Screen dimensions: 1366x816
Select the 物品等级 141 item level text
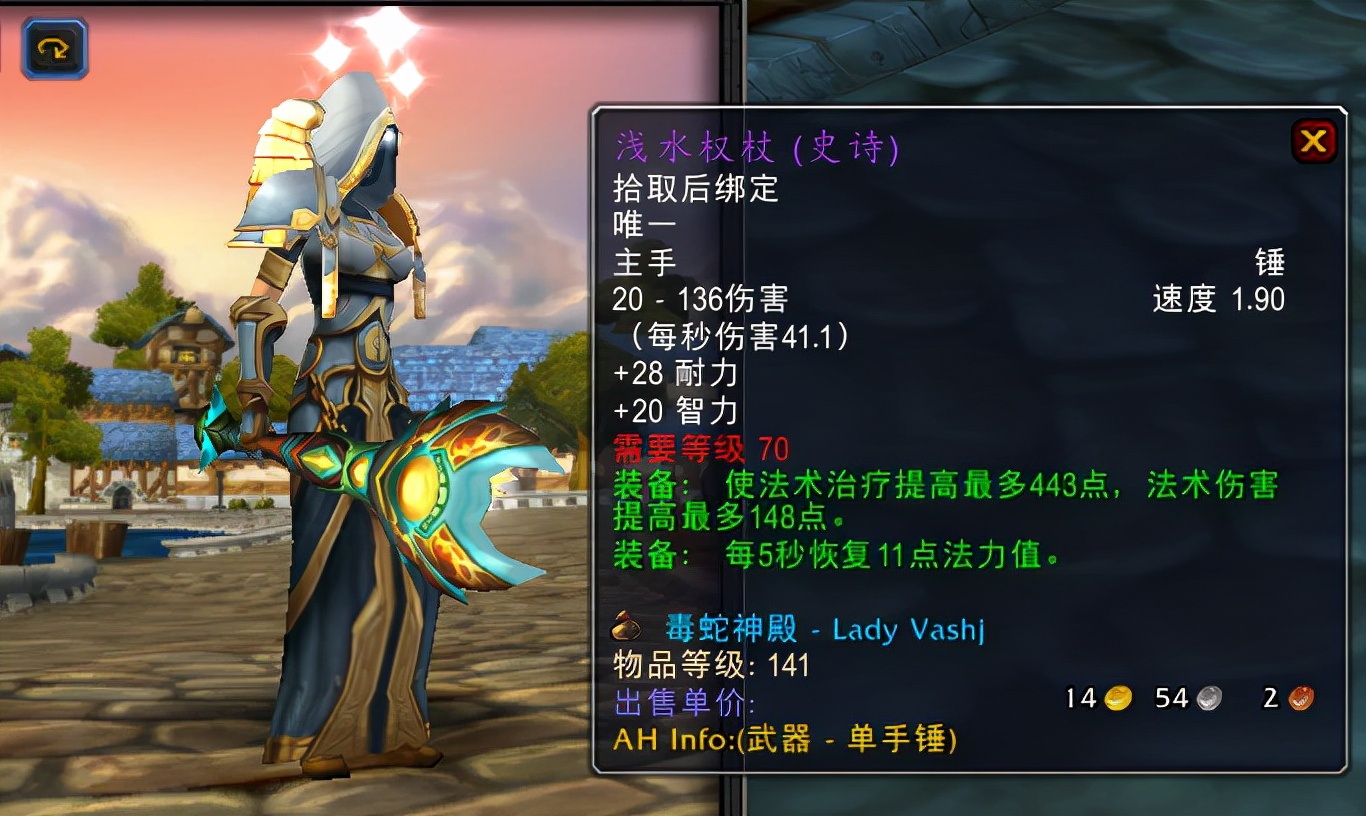tap(711, 666)
